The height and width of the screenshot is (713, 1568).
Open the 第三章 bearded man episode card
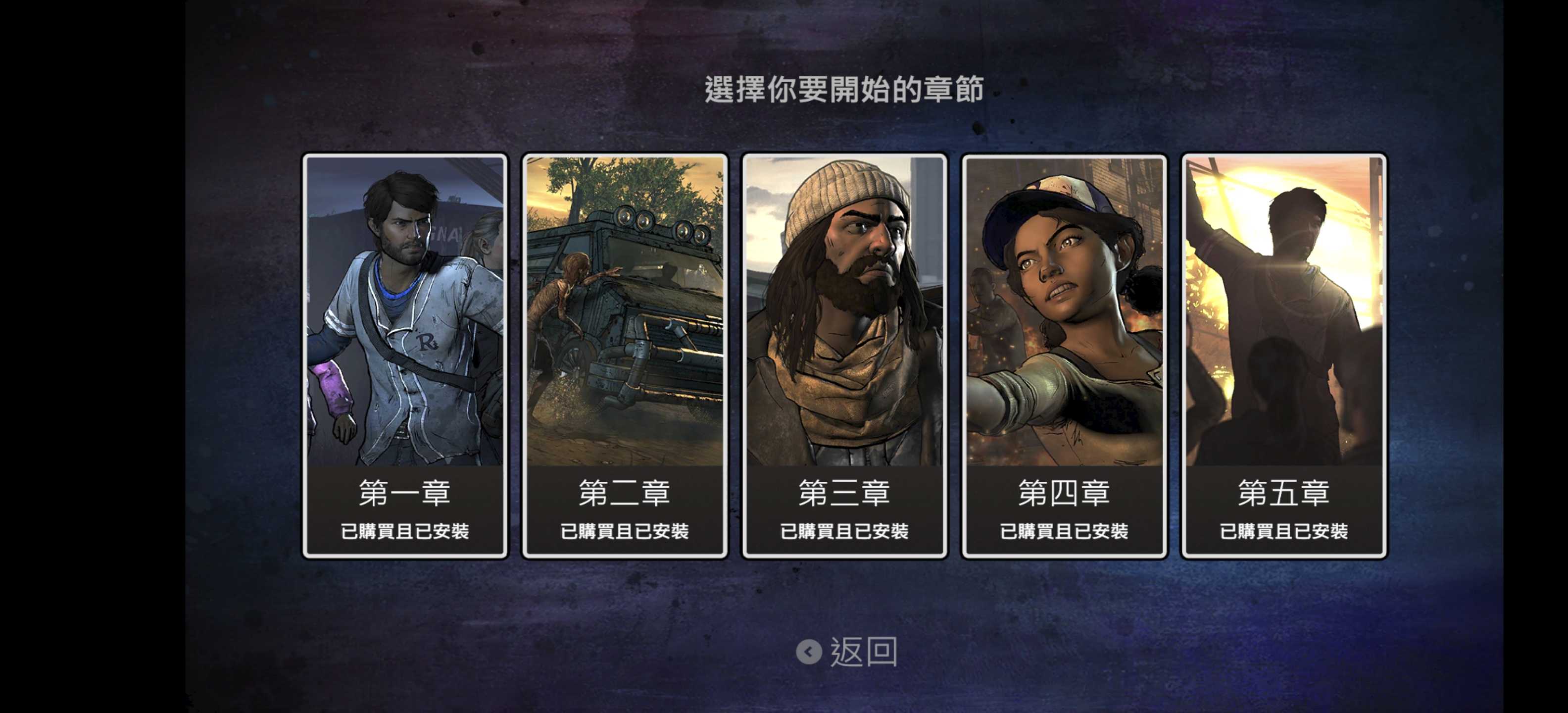pos(844,356)
